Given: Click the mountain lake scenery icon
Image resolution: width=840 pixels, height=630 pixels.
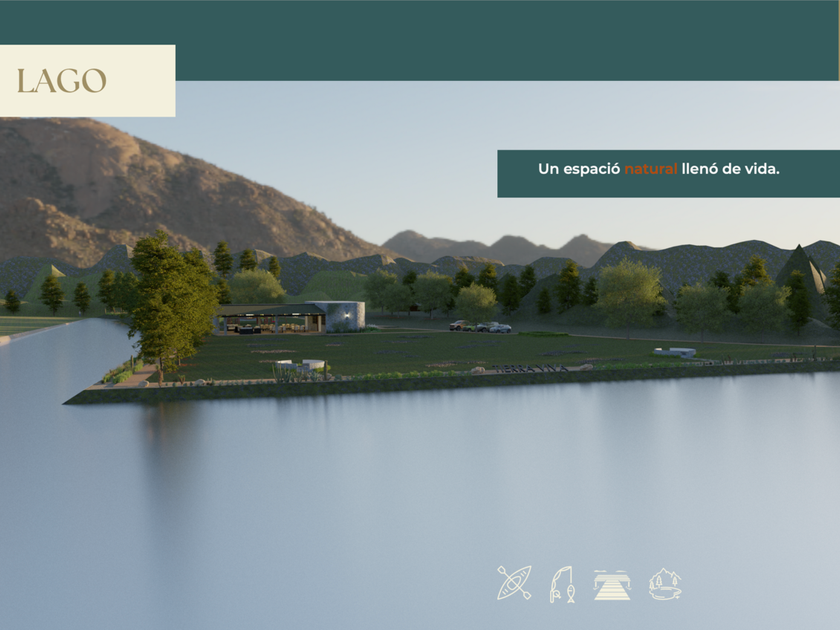Looking at the screenshot, I should pyautogui.click(x=665, y=583).
